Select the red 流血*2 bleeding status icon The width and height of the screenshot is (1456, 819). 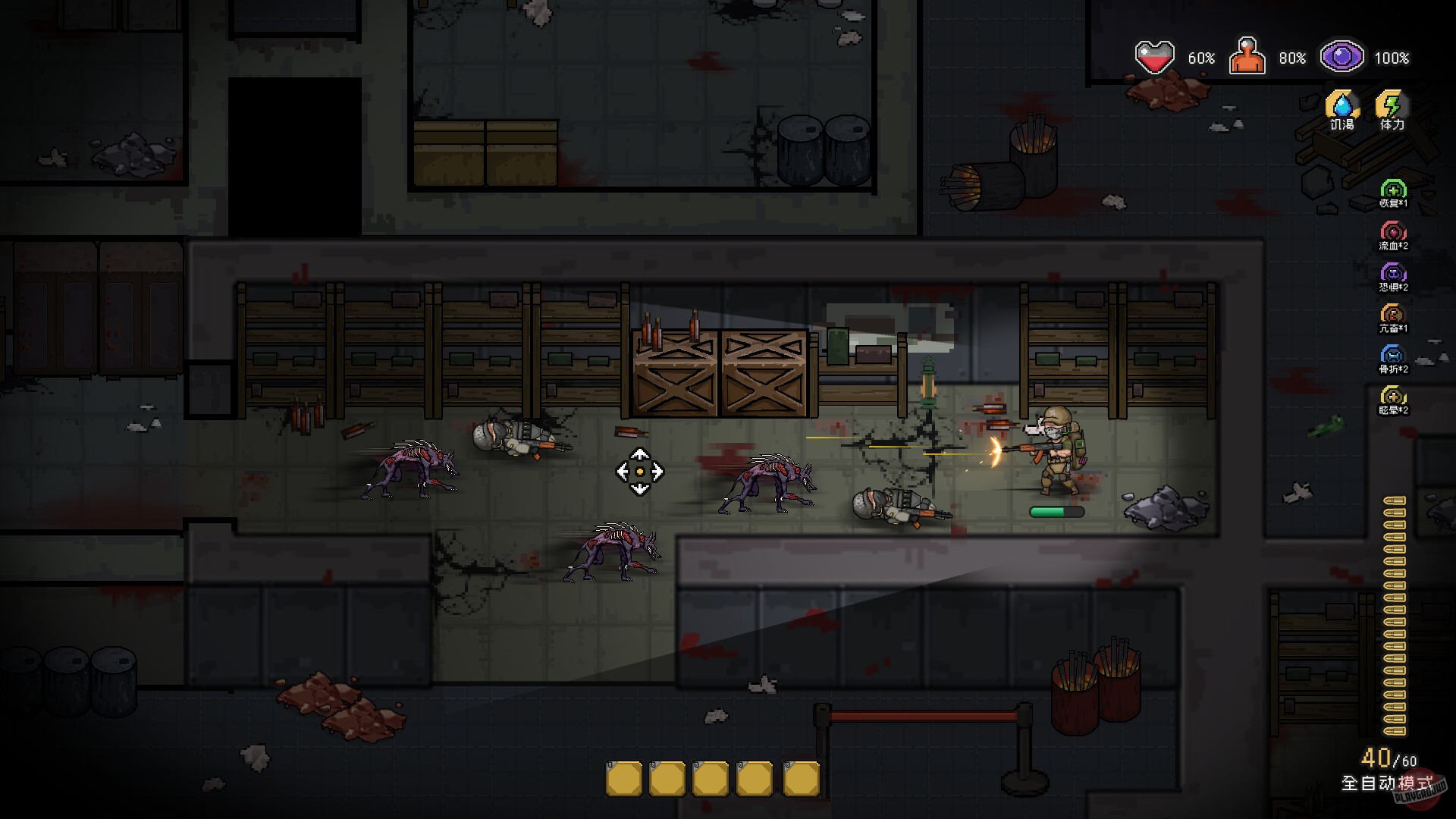(x=1394, y=231)
